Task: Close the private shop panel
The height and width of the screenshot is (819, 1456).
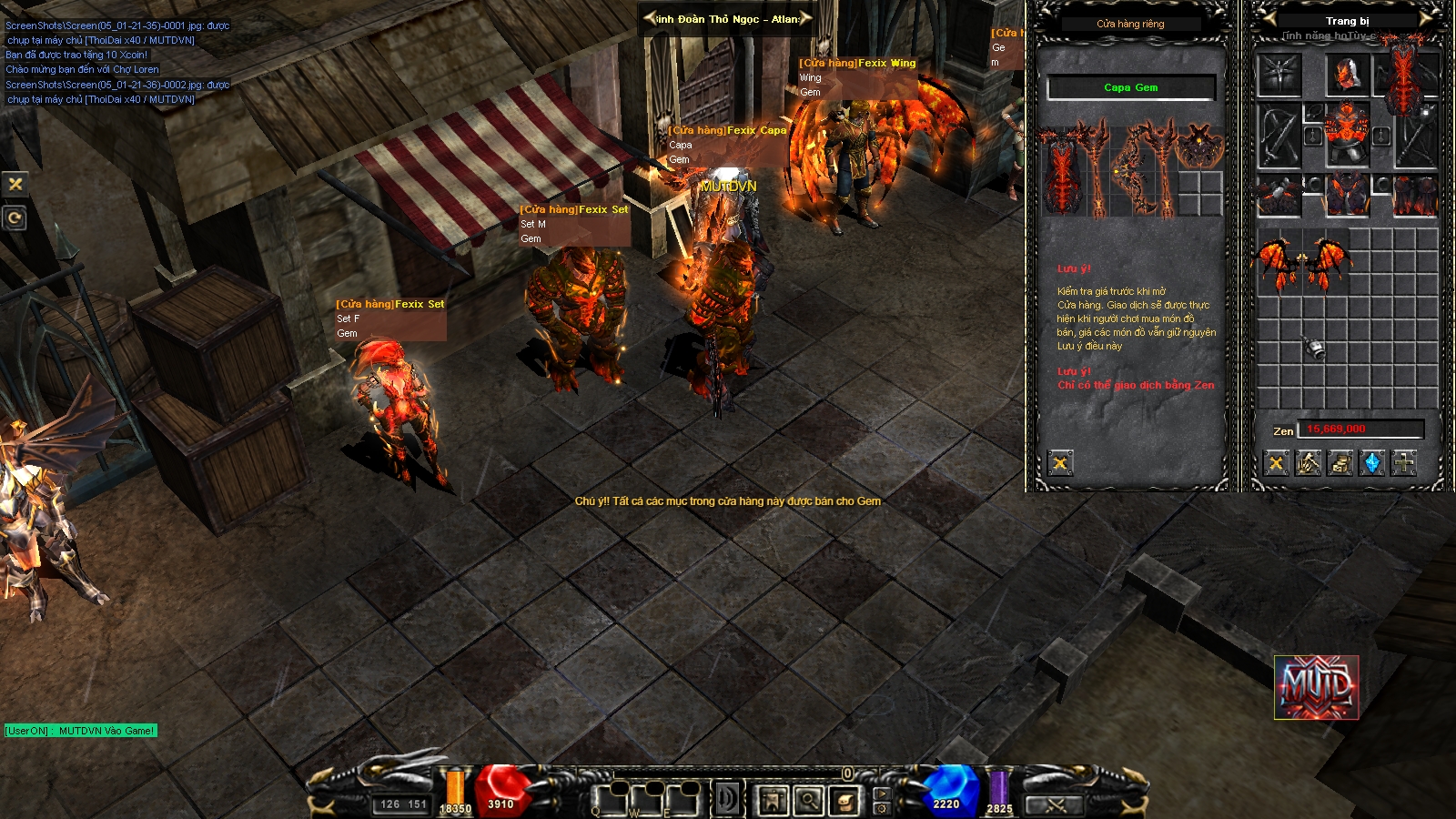Action: (1060, 464)
